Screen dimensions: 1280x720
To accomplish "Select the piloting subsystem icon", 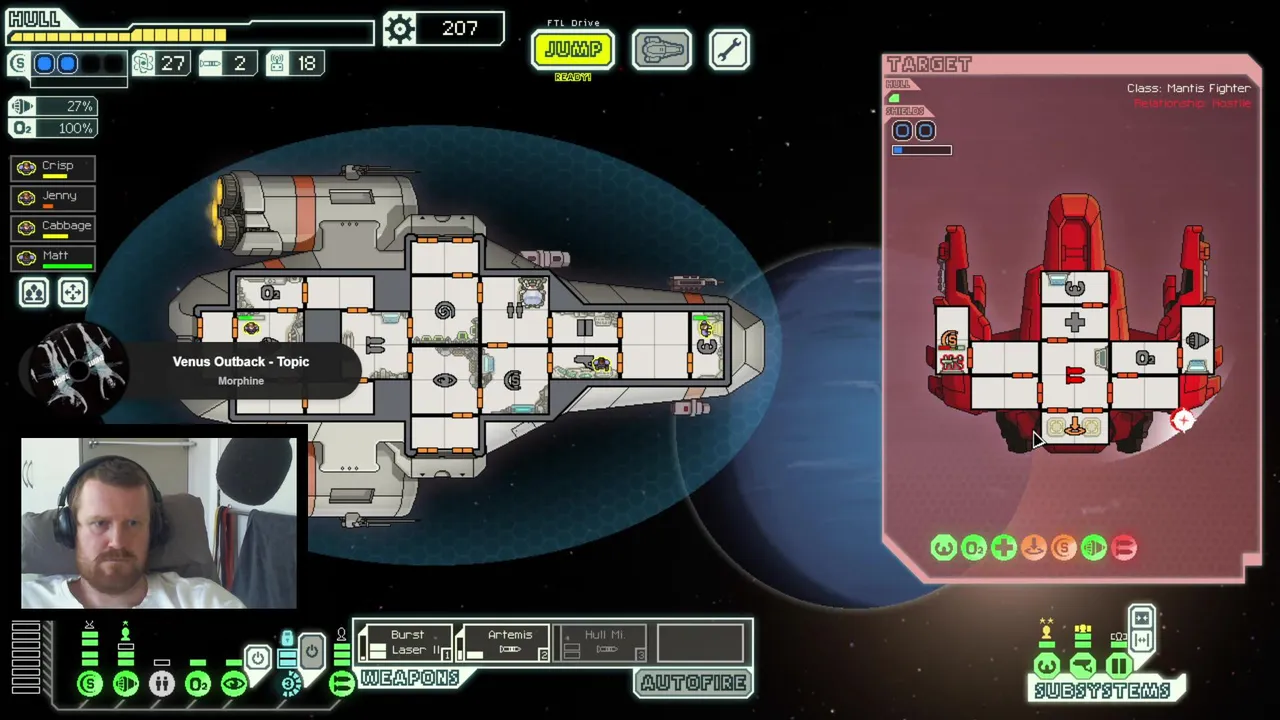I will tap(1046, 665).
